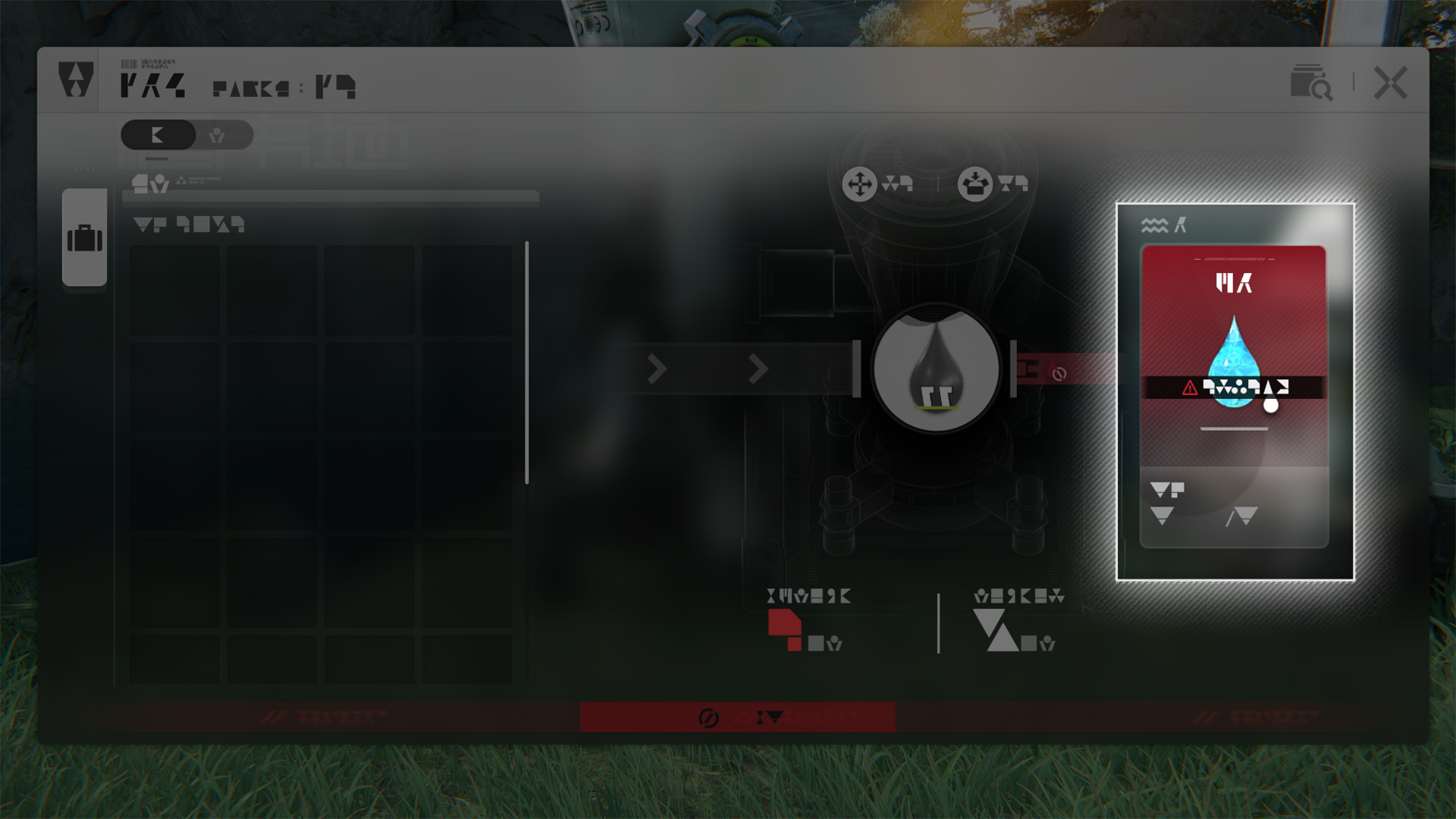Open the codex search icon

pyautogui.click(x=1310, y=82)
